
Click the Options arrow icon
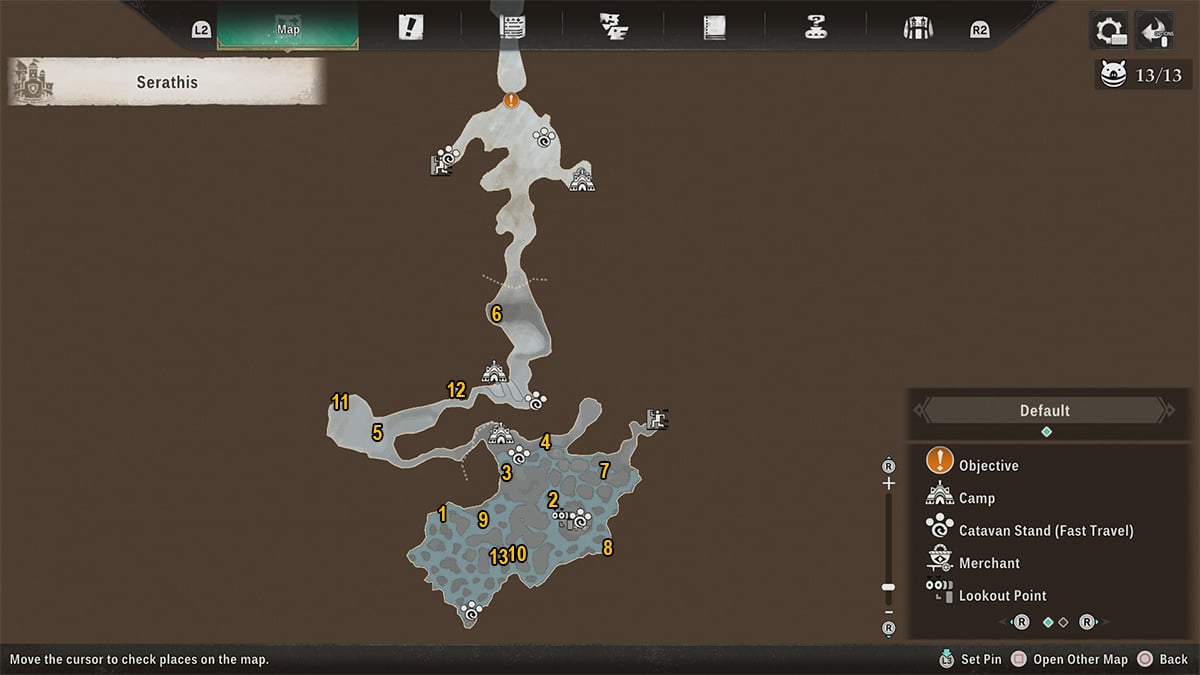click(1155, 30)
